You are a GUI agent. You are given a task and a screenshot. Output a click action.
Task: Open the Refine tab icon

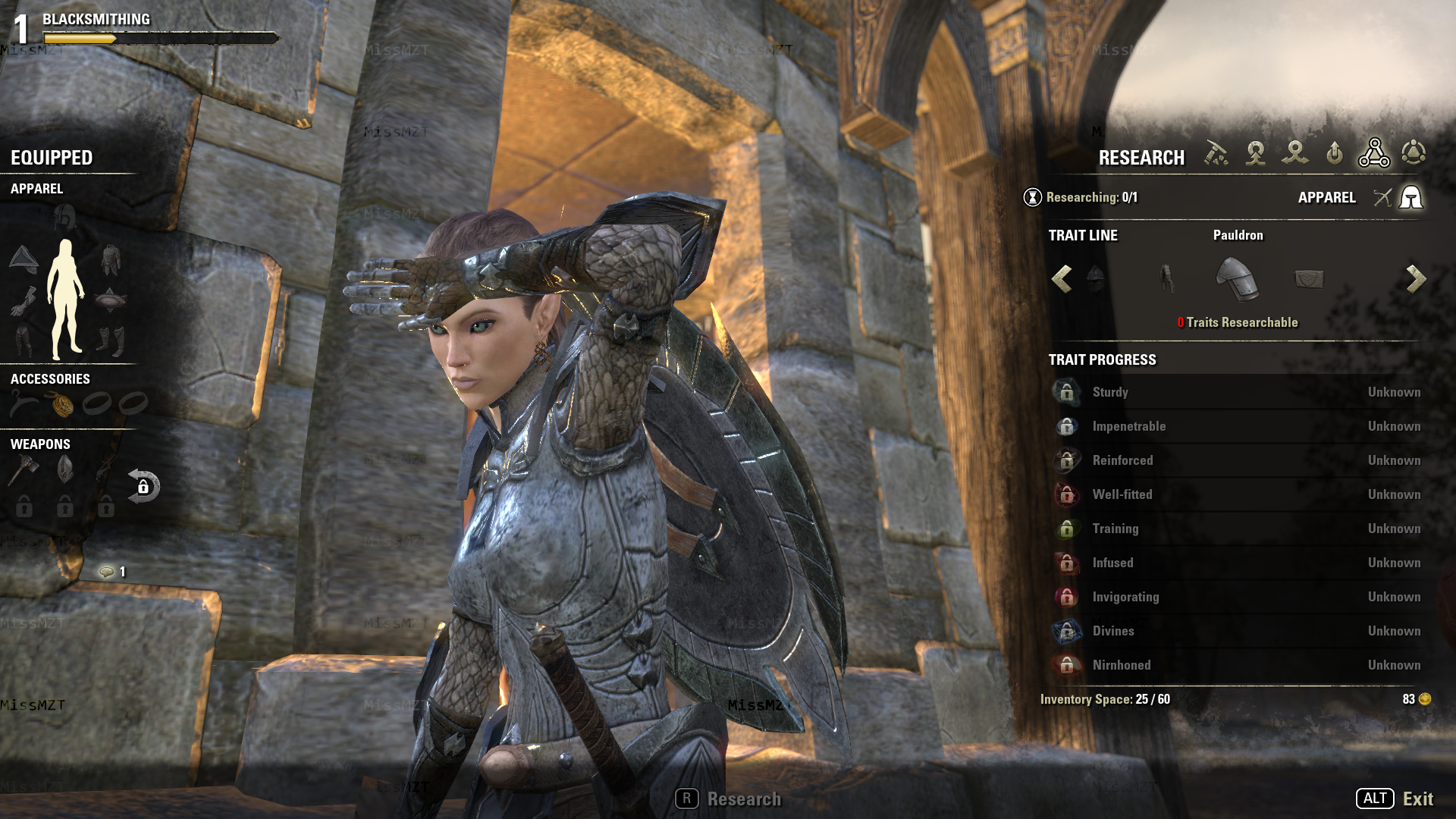(x=1216, y=154)
